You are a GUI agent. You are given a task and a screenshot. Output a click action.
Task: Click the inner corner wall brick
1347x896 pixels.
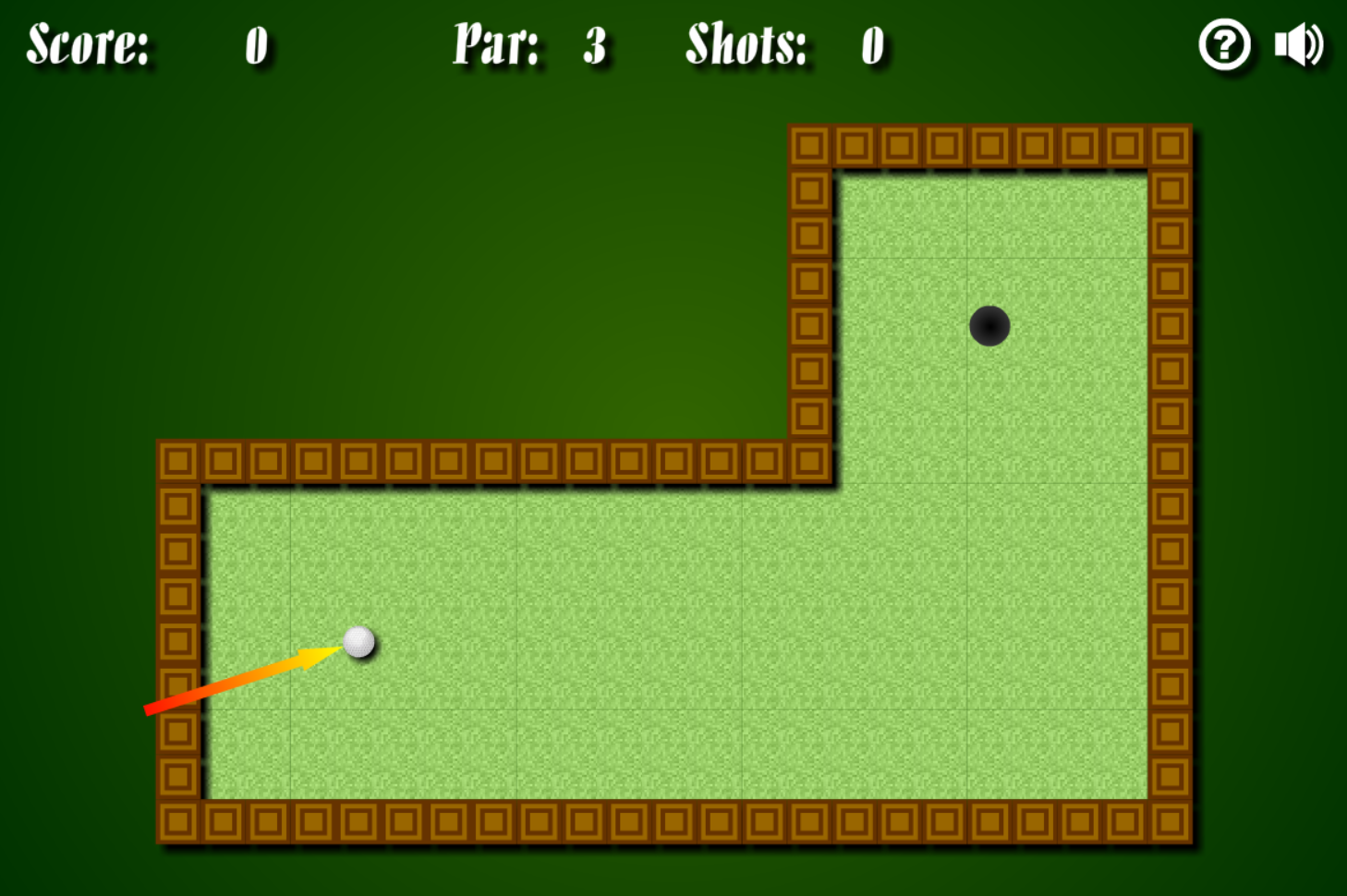pyautogui.click(x=811, y=460)
